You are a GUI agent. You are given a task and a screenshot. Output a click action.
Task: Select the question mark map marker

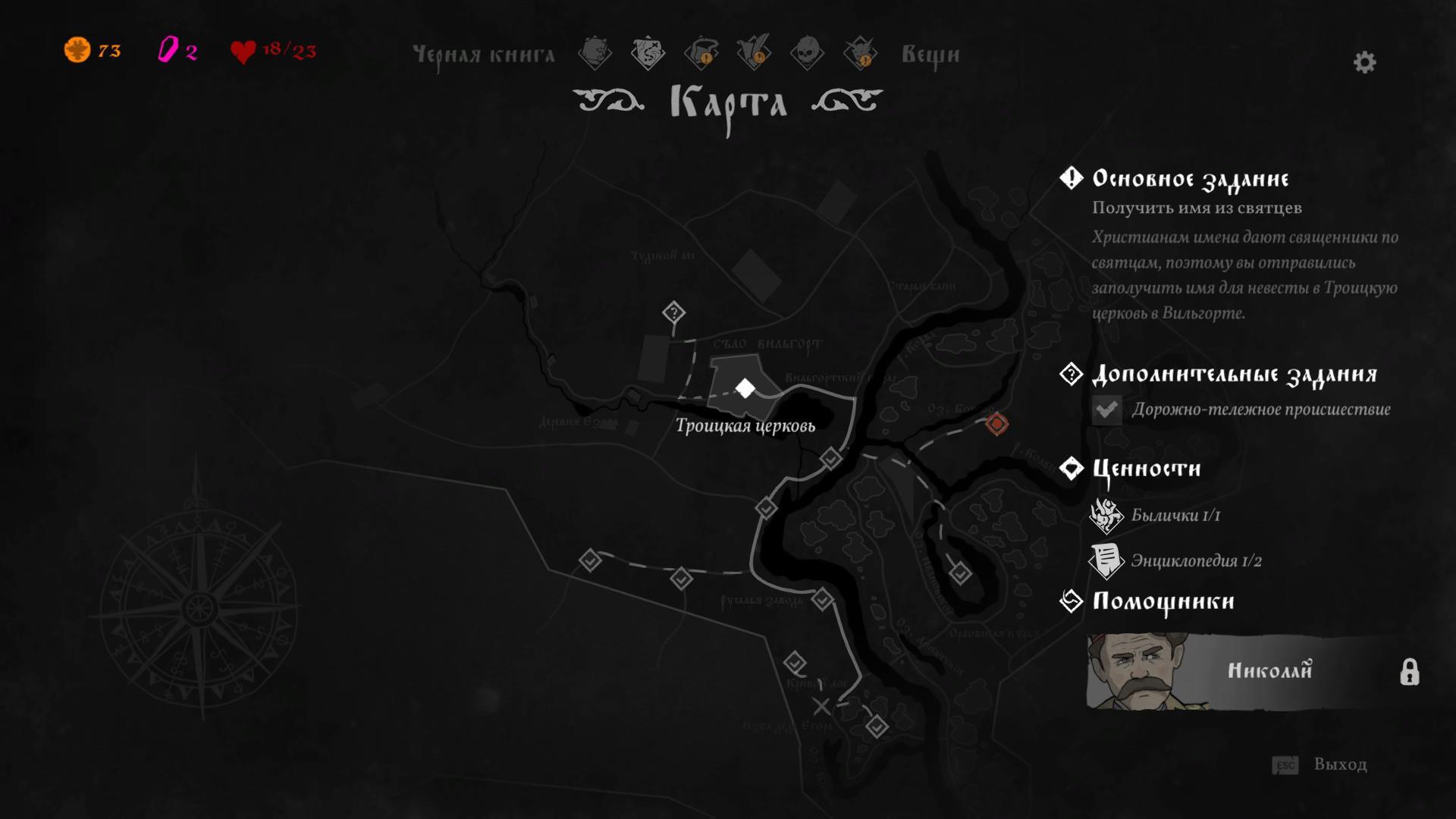tap(673, 312)
